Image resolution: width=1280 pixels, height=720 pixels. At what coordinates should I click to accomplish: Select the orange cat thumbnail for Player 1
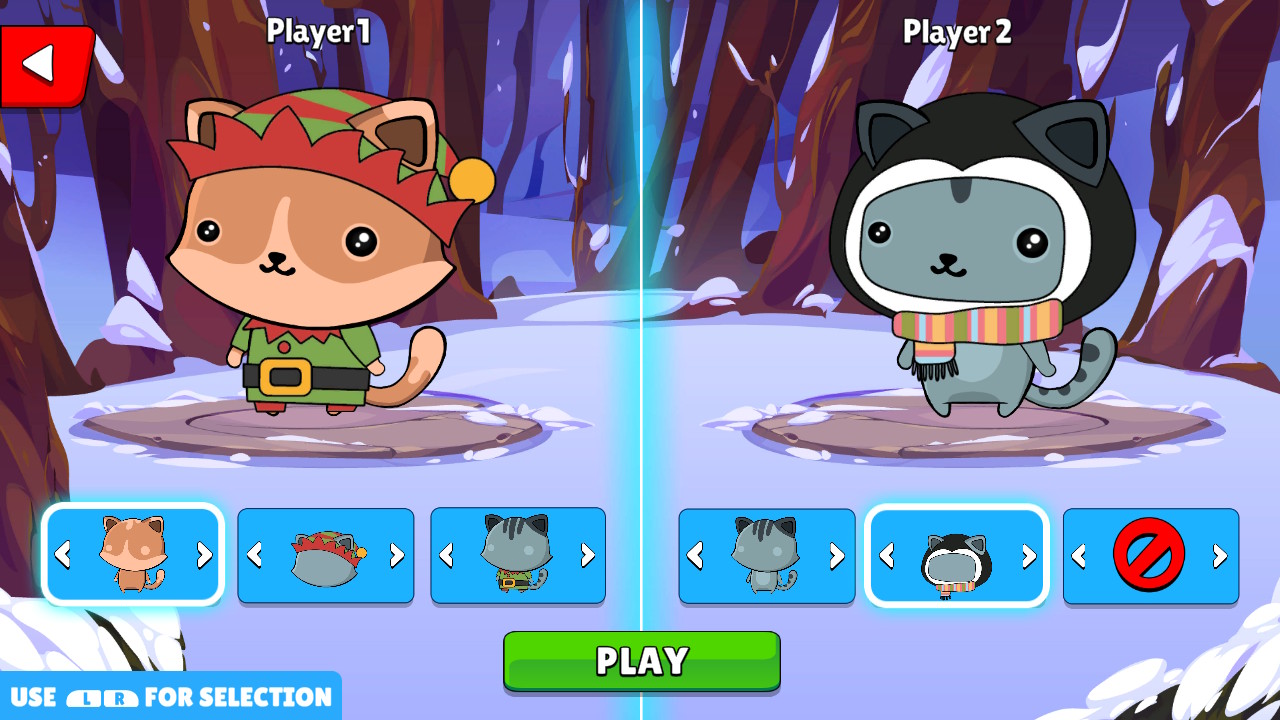[x=133, y=555]
